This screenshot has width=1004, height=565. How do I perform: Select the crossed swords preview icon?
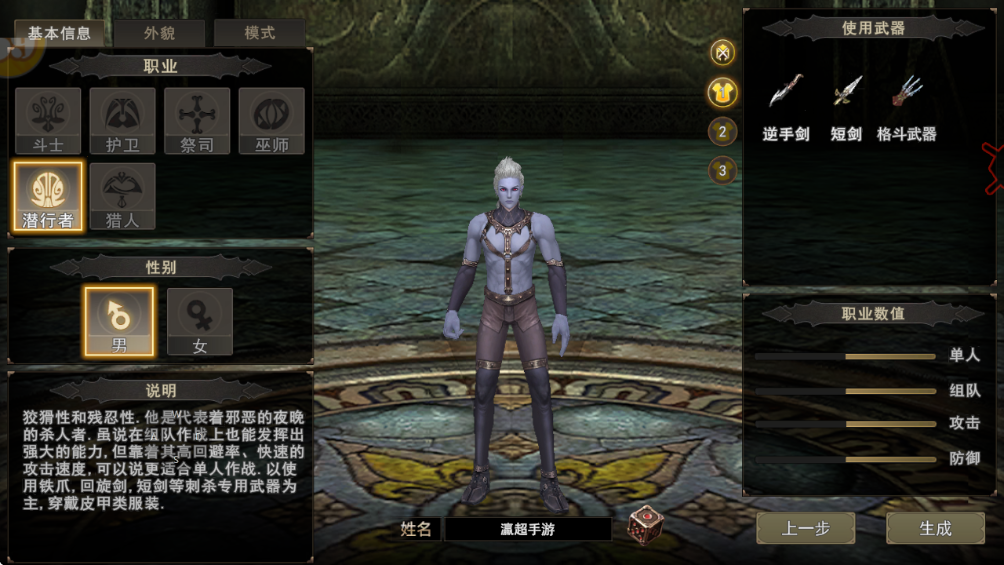tap(722, 53)
